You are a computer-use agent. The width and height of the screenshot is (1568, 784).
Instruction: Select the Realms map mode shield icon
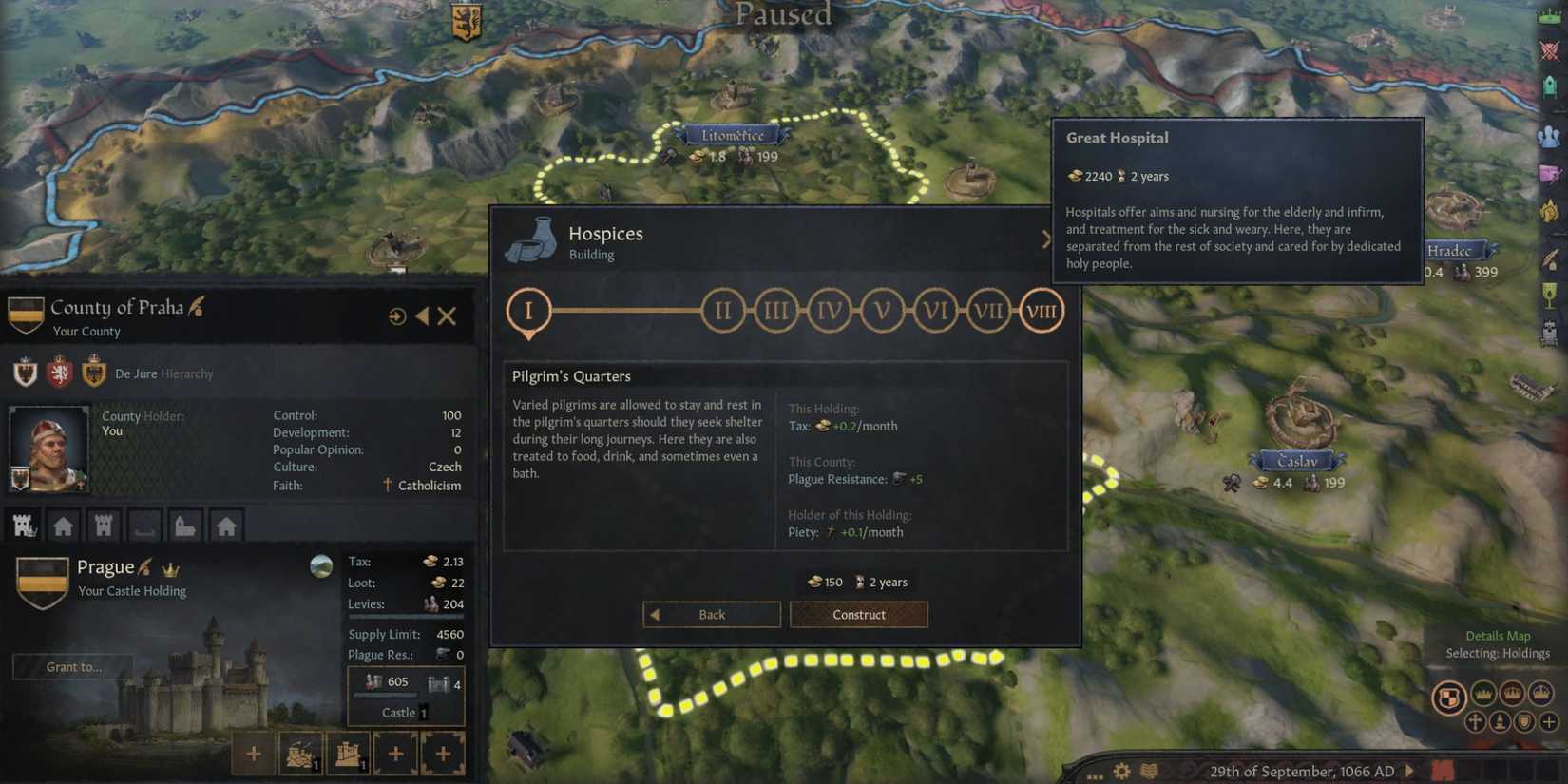click(x=1449, y=695)
